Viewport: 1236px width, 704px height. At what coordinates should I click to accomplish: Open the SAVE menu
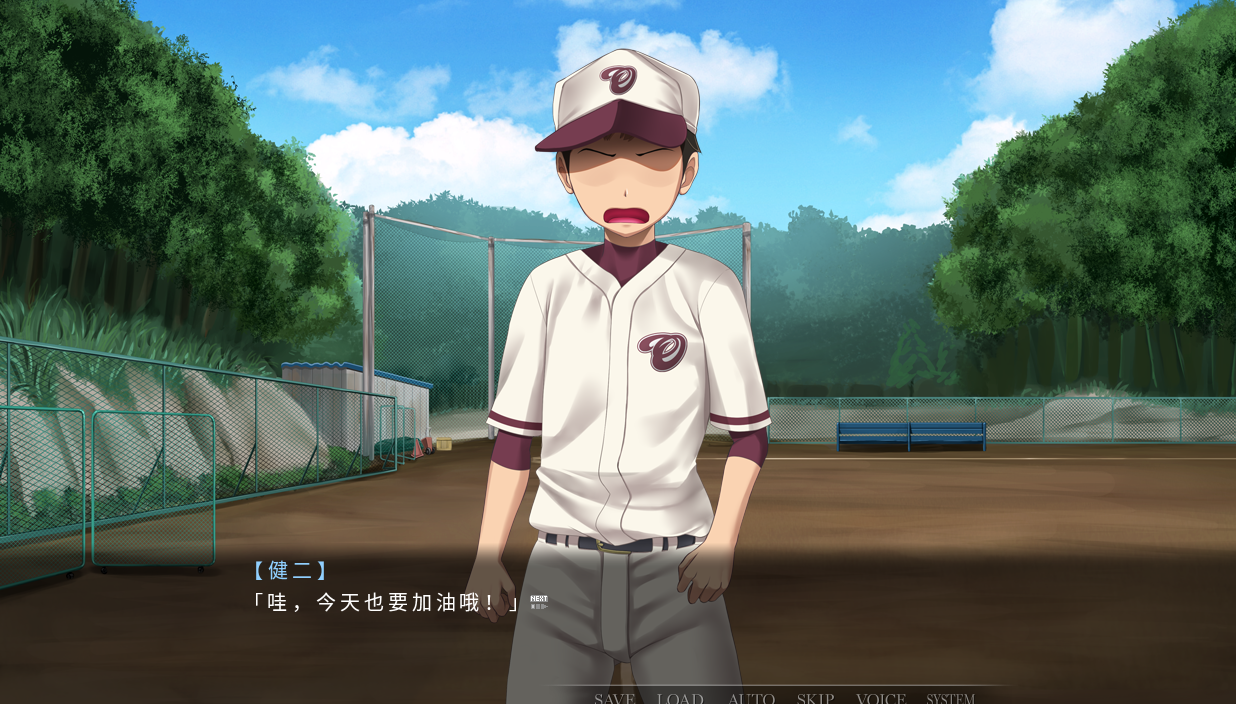tap(614, 698)
